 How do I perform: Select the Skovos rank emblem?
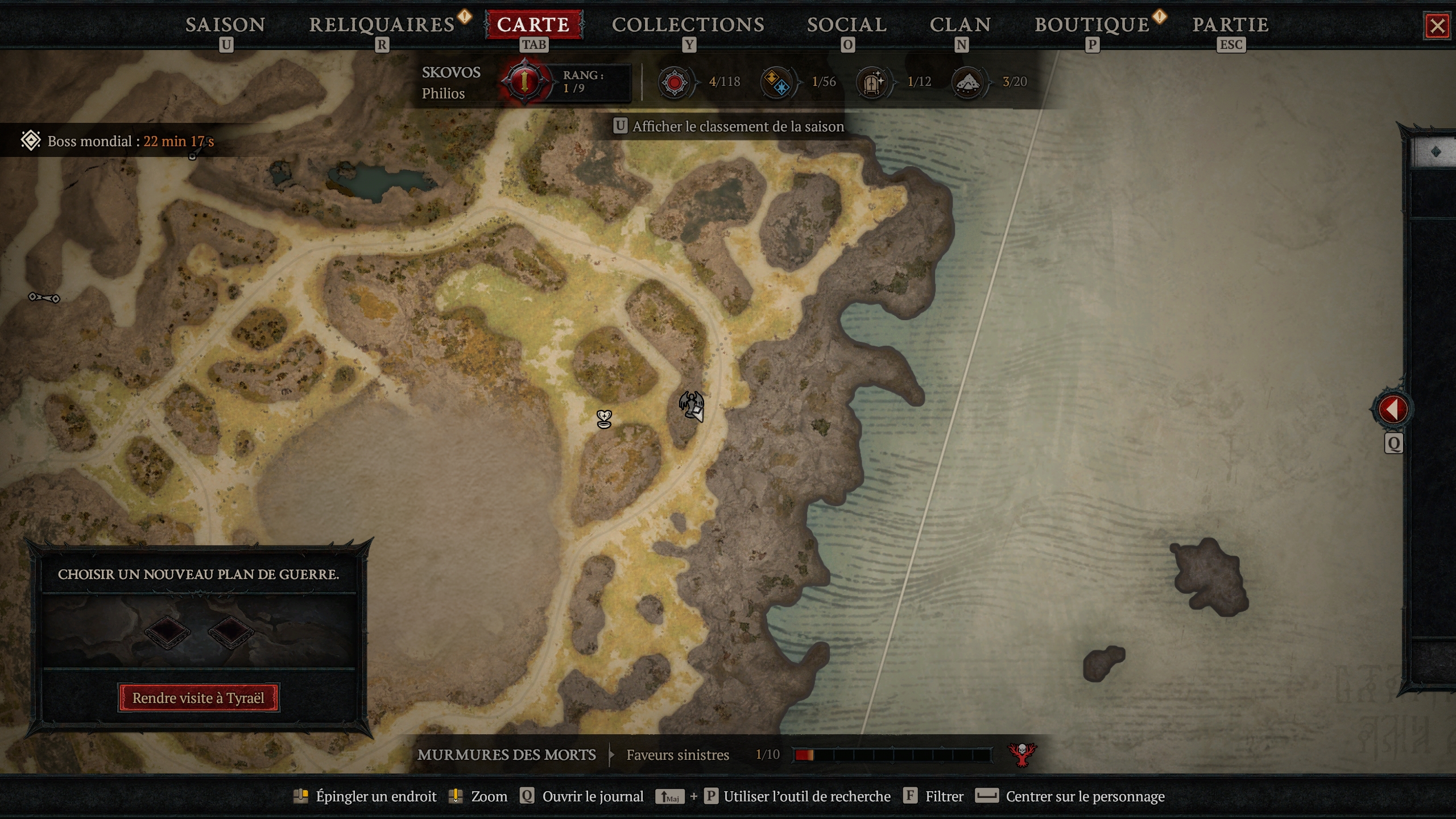[x=526, y=81]
